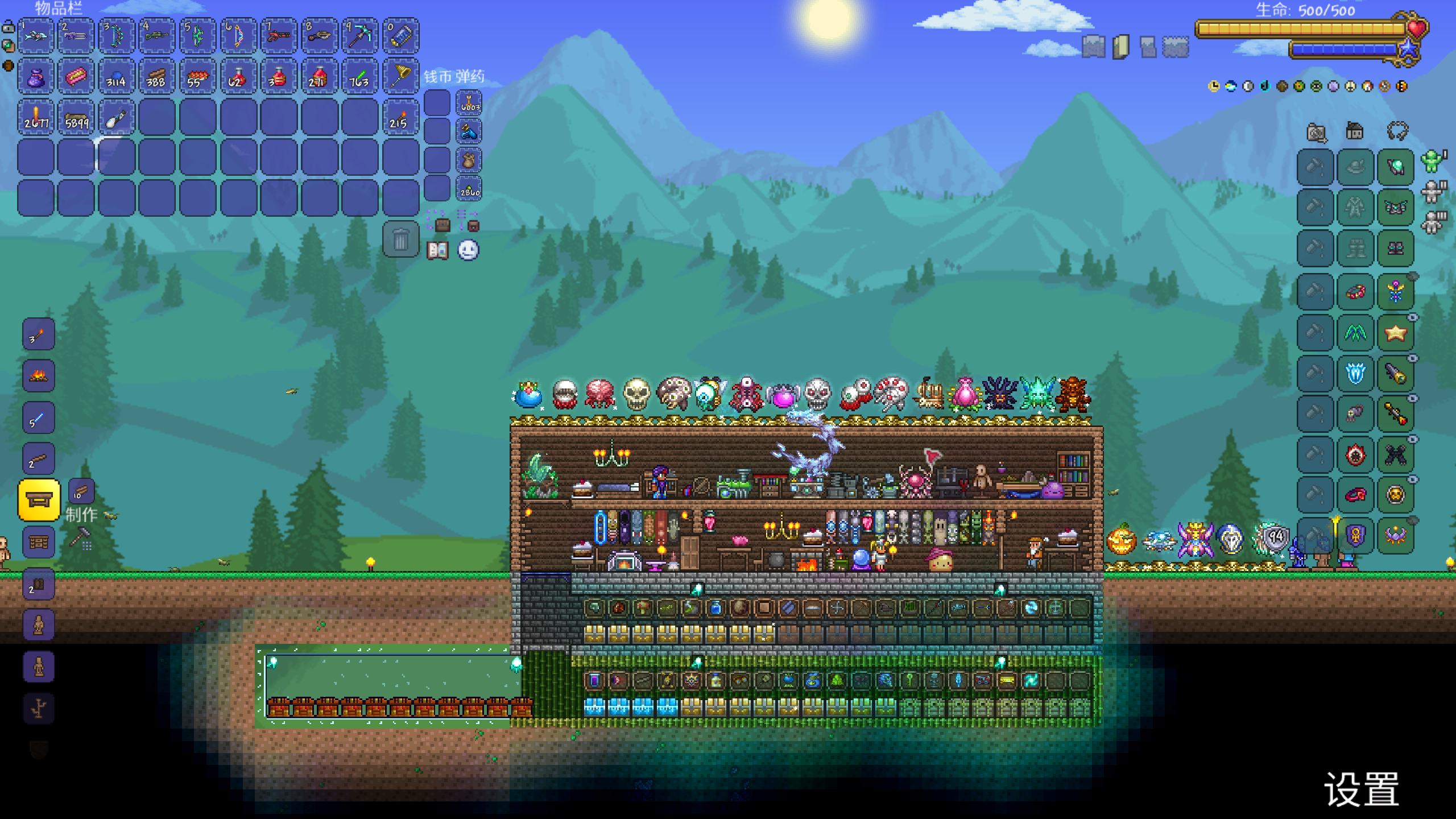This screenshot has height=819, width=1456.
Task: Open the emote smiley face button
Action: click(468, 250)
